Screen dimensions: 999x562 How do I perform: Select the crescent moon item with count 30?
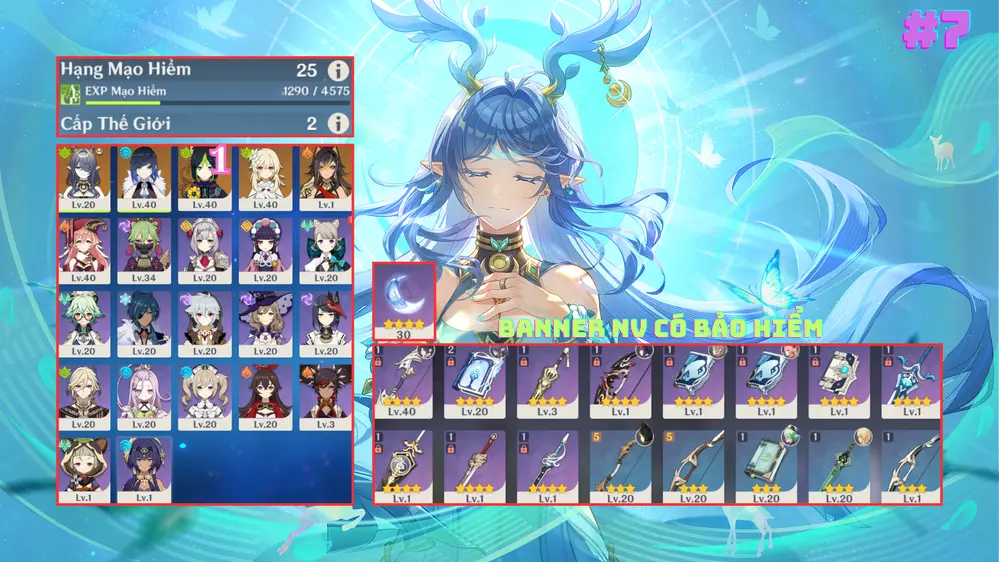404,300
